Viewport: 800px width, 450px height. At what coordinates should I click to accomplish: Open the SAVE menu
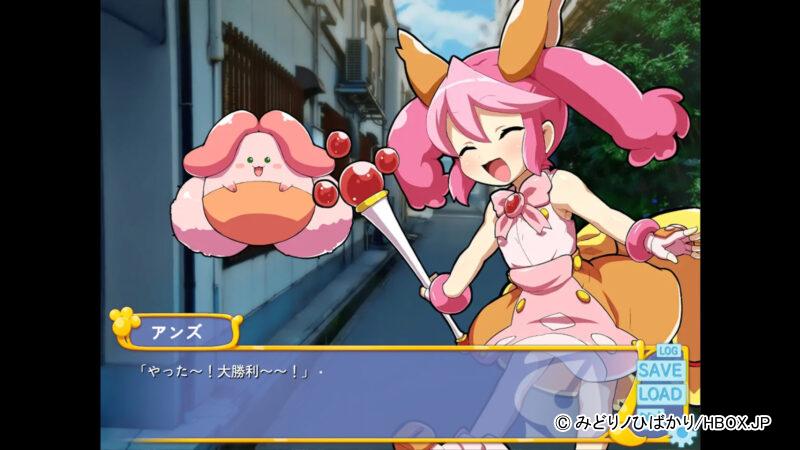[x=661, y=371]
